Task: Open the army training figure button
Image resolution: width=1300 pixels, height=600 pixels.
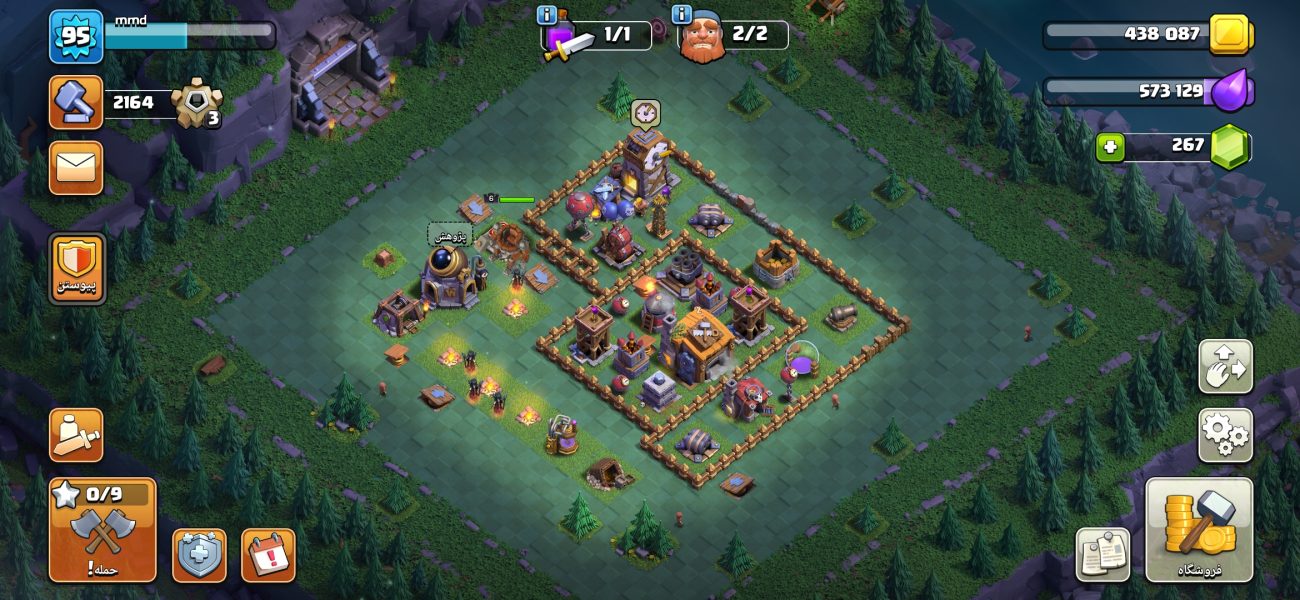Action: [x=76, y=435]
